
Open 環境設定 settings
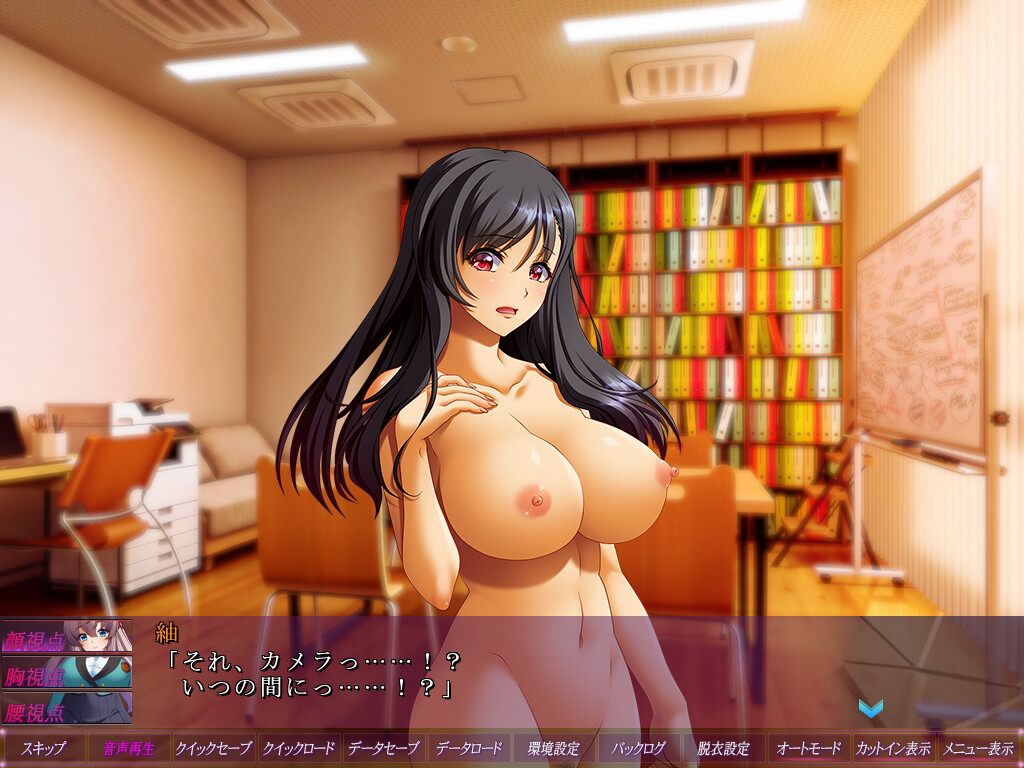coord(553,748)
